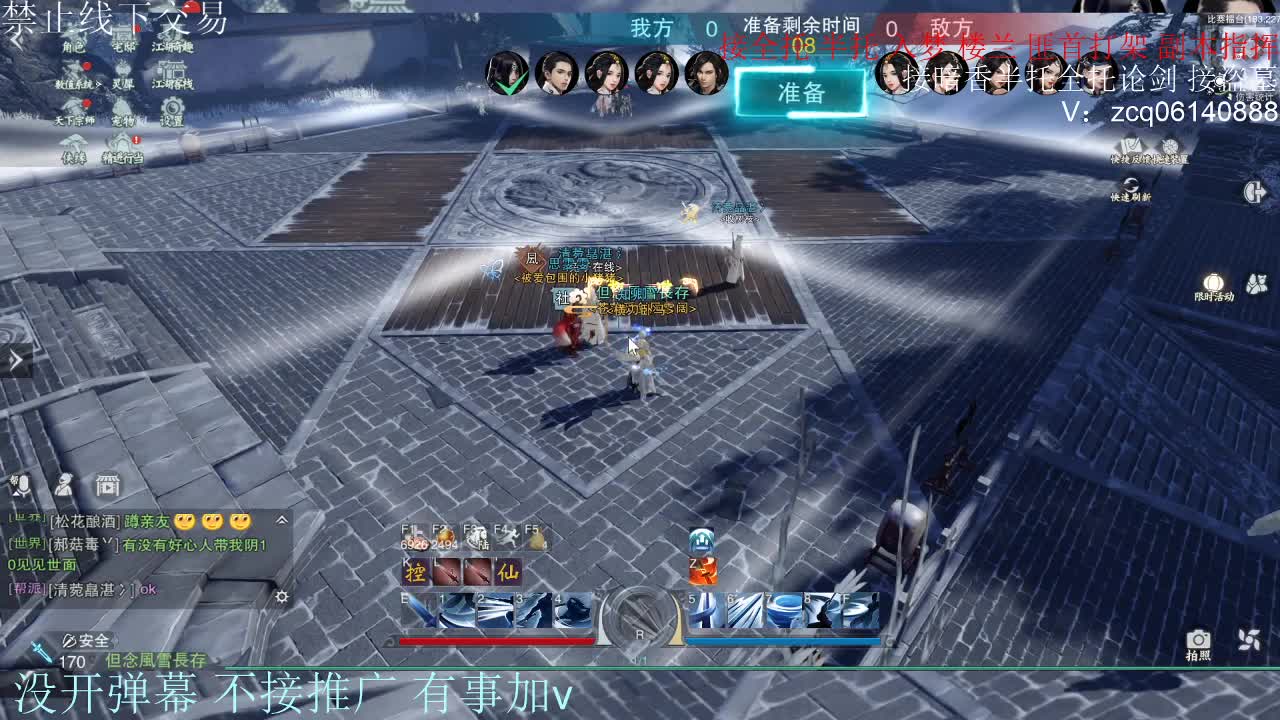Activate the Z skill icon above the hotbar
This screenshot has height=720, width=1280.
(x=702, y=569)
